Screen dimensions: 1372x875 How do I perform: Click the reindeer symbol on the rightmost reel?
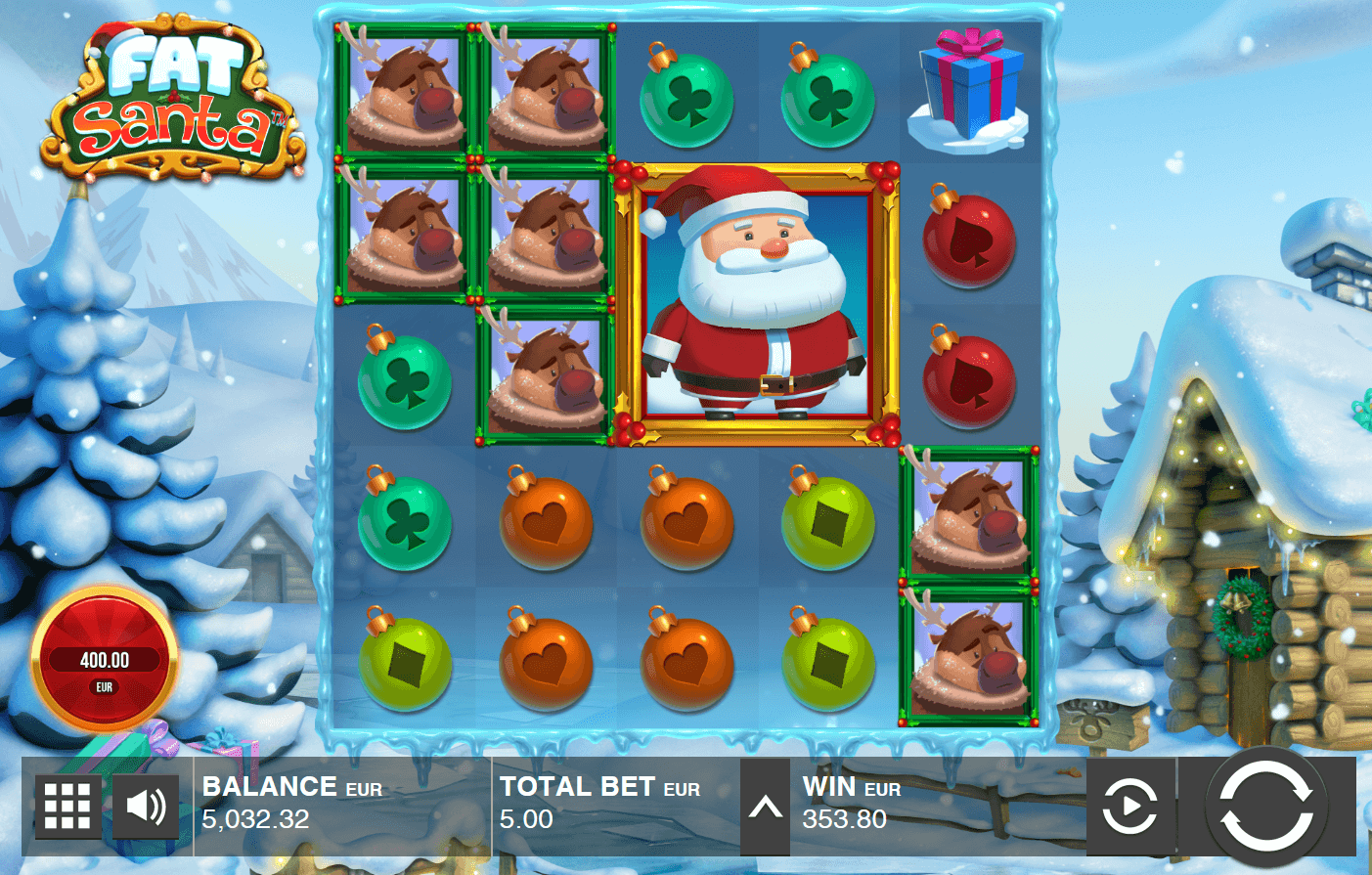click(x=969, y=521)
